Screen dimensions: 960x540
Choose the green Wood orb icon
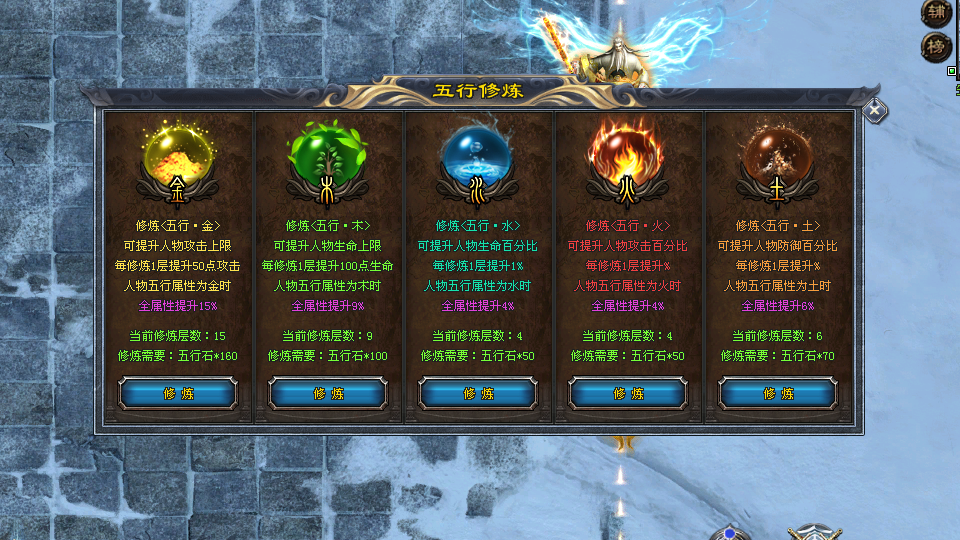(328, 152)
